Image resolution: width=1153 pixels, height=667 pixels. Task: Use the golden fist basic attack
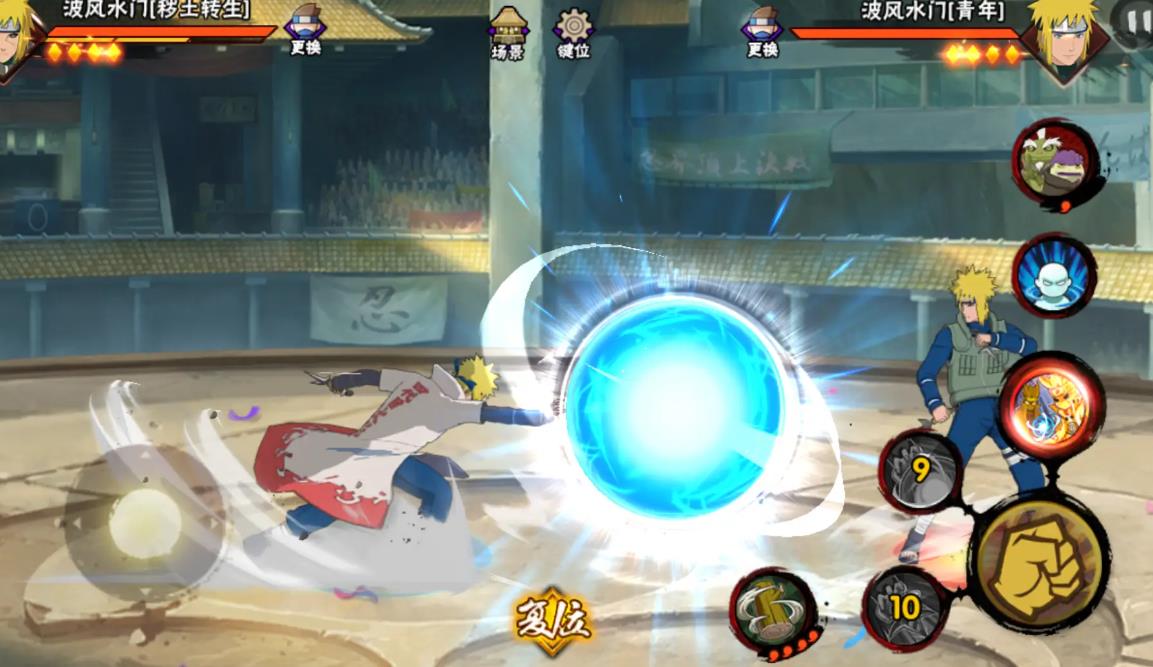pos(1041,563)
